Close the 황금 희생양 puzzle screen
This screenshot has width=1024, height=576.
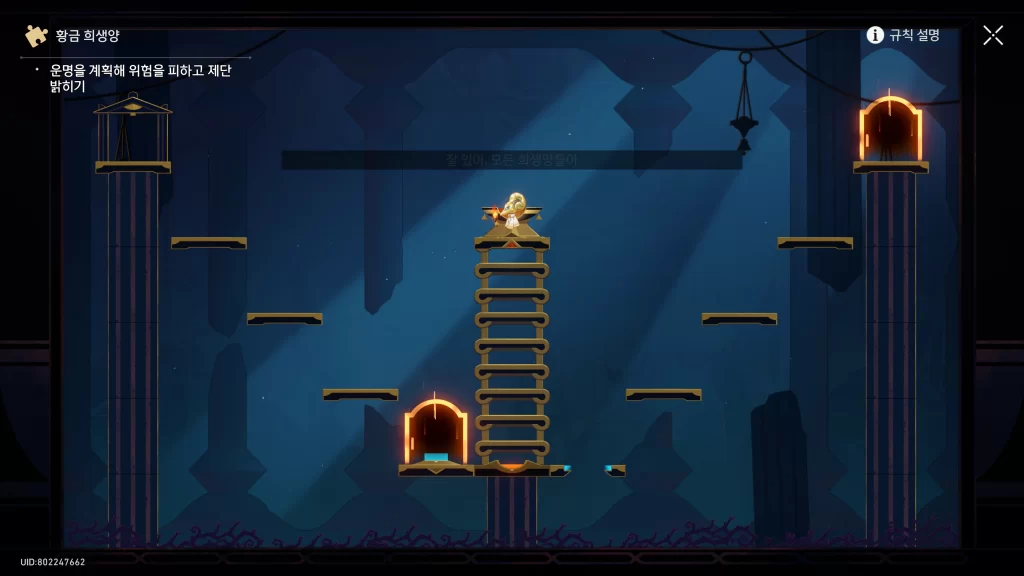(992, 35)
